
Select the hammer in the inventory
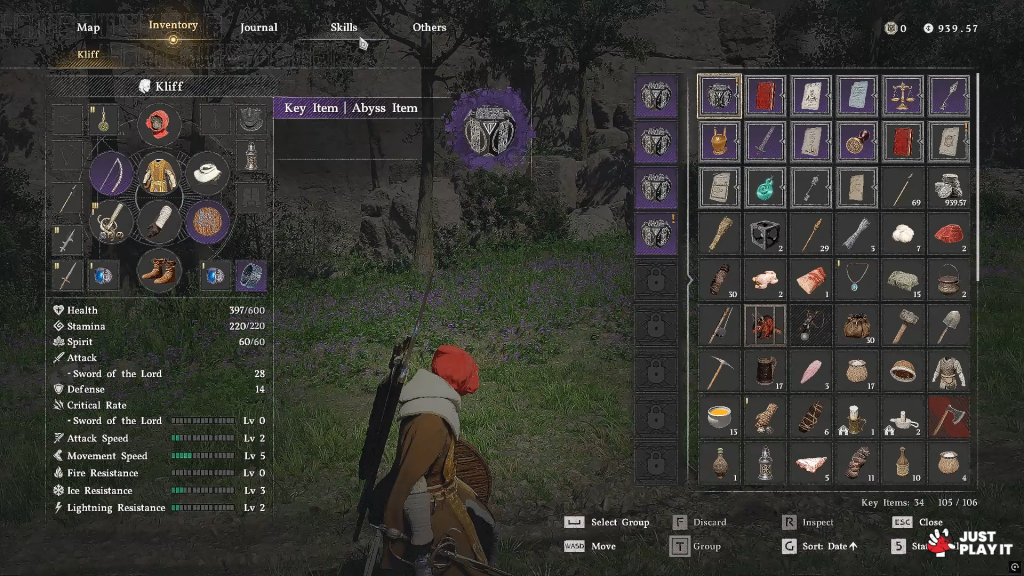(x=902, y=324)
